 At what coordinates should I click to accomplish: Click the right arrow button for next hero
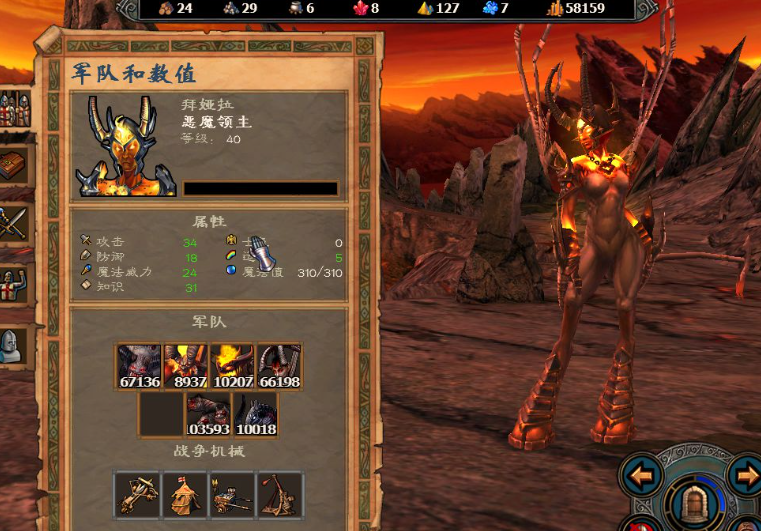(745, 474)
